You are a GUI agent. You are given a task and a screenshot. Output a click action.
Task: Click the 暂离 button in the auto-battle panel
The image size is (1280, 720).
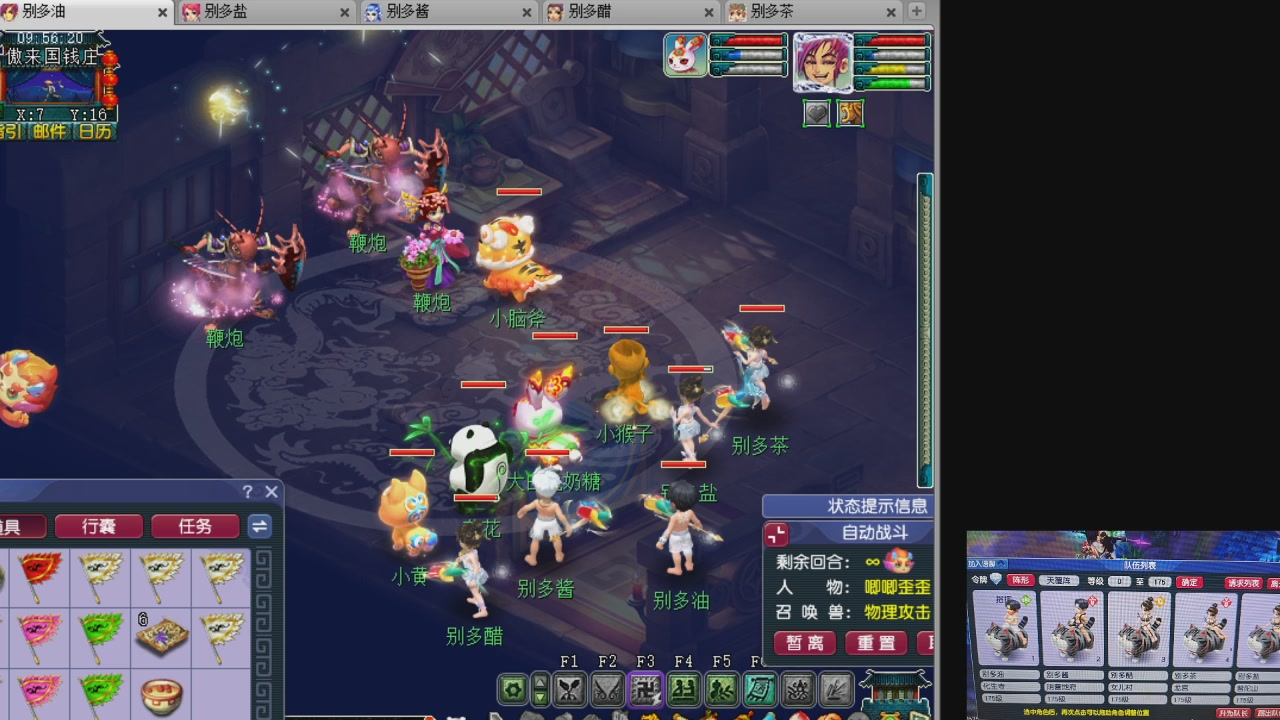[x=804, y=643]
